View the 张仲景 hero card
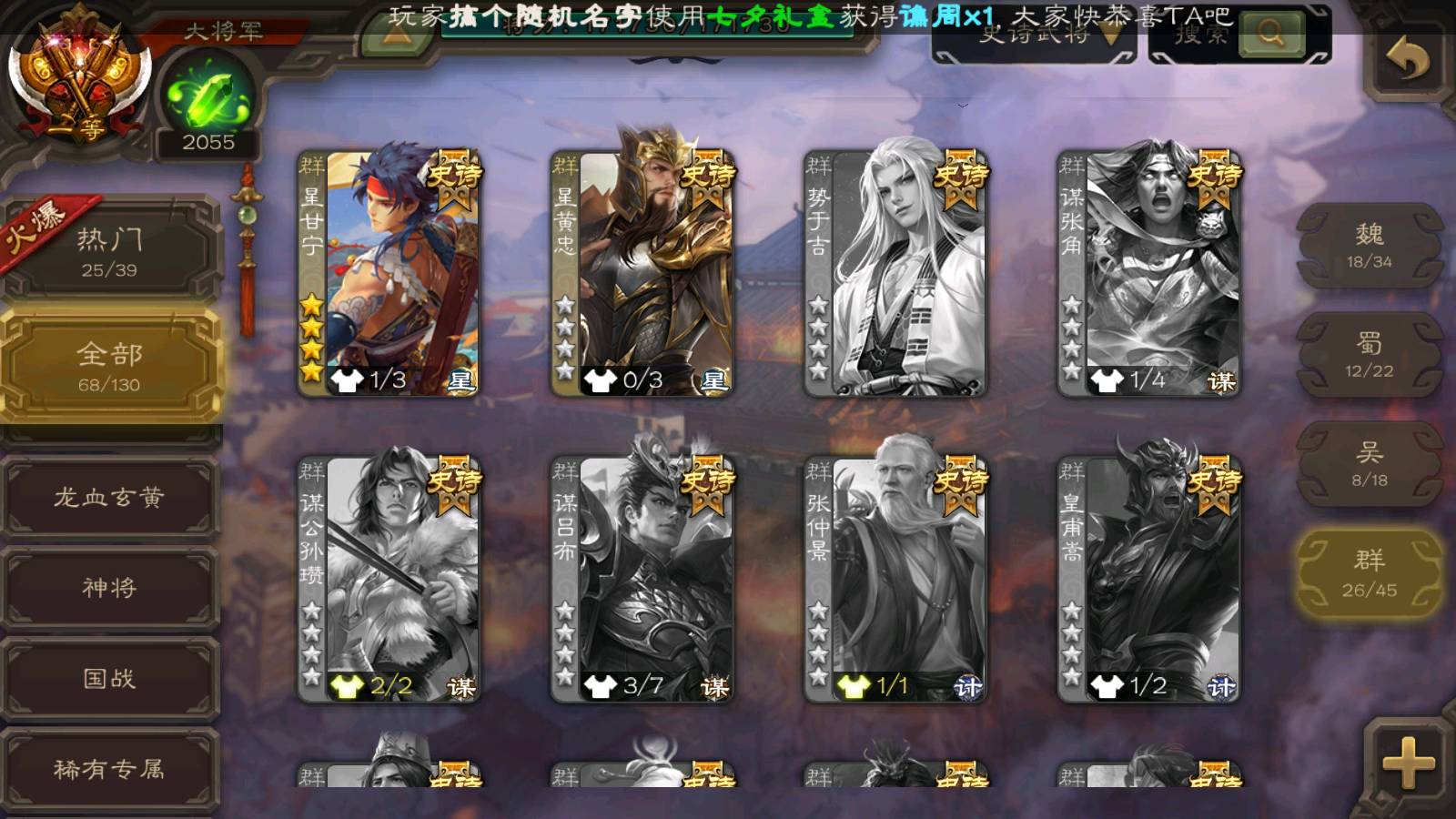 coord(895,579)
